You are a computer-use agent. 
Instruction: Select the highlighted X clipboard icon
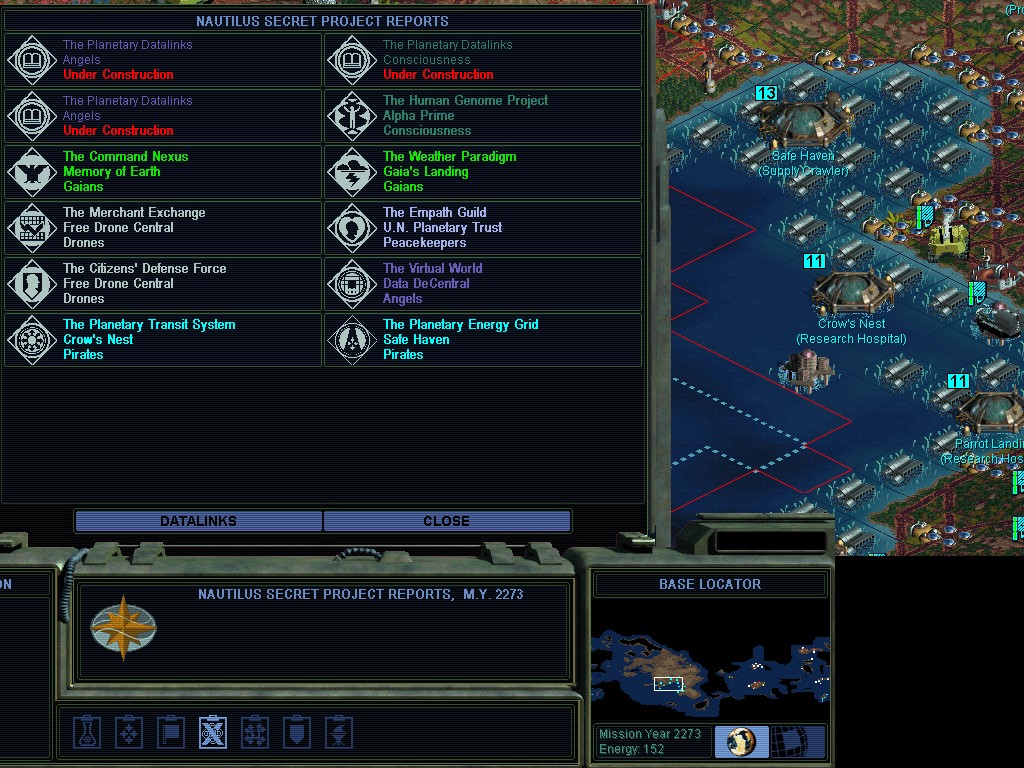pyautogui.click(x=212, y=733)
